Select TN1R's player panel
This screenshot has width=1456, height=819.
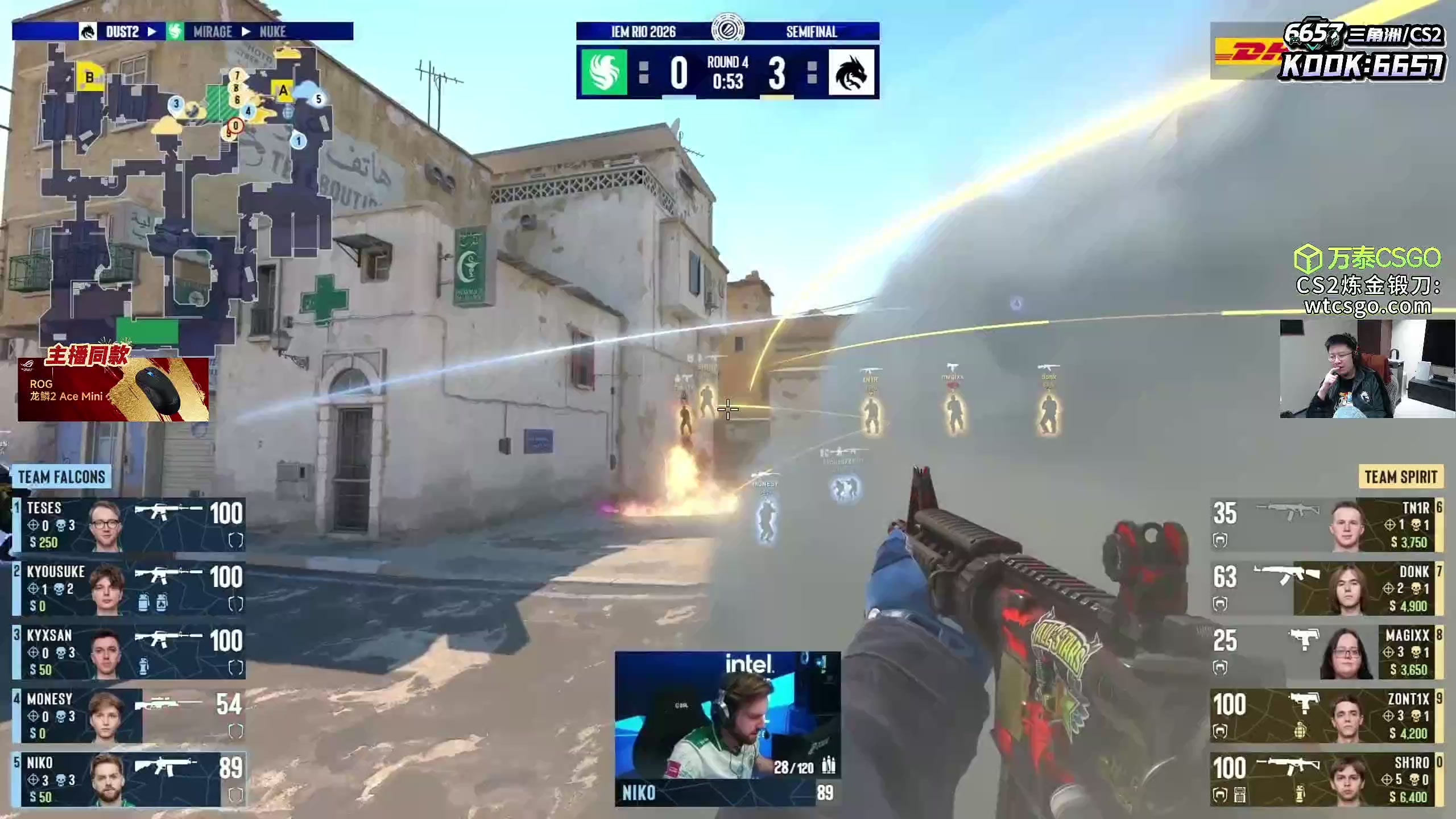pos(1326,524)
